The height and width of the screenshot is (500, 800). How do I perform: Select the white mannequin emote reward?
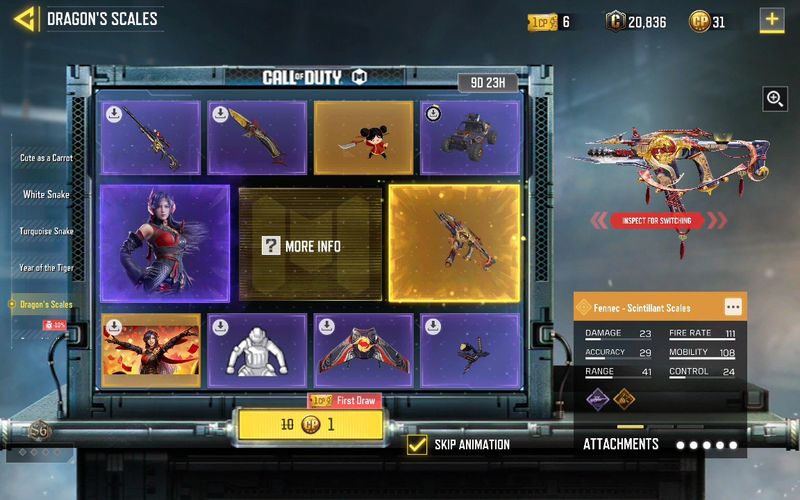(x=256, y=350)
